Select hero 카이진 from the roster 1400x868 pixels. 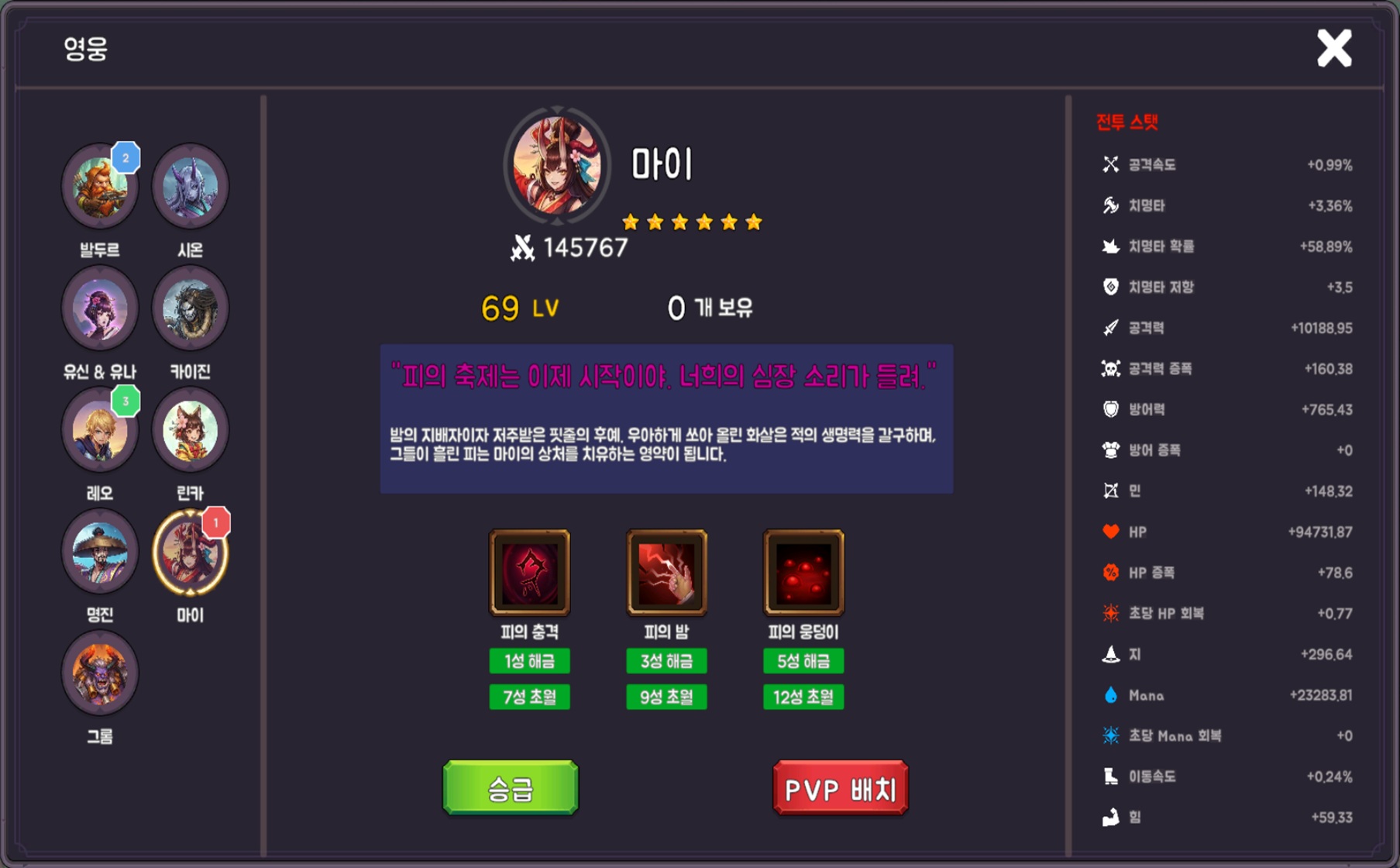click(190, 308)
